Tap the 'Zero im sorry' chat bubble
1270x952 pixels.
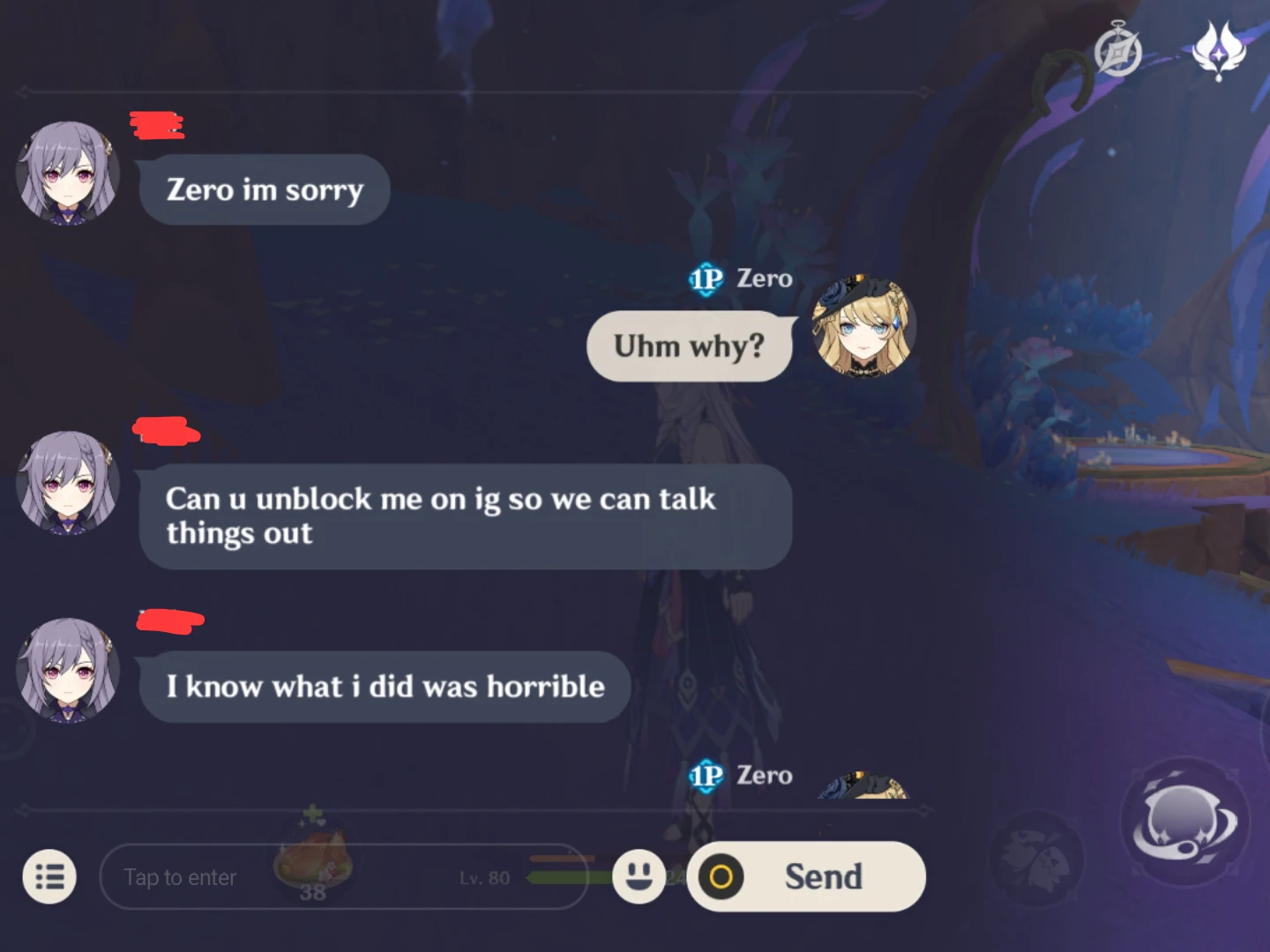[x=263, y=190]
